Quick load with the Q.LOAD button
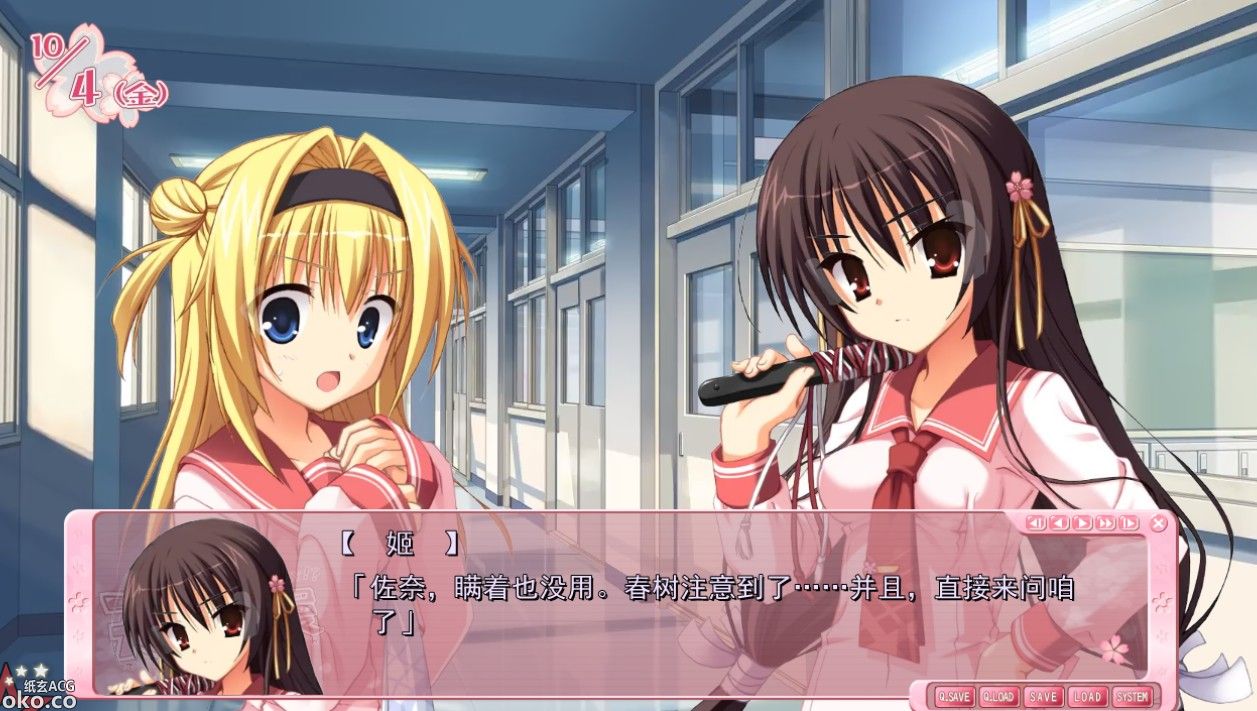1257x711 pixels. pos(998,696)
